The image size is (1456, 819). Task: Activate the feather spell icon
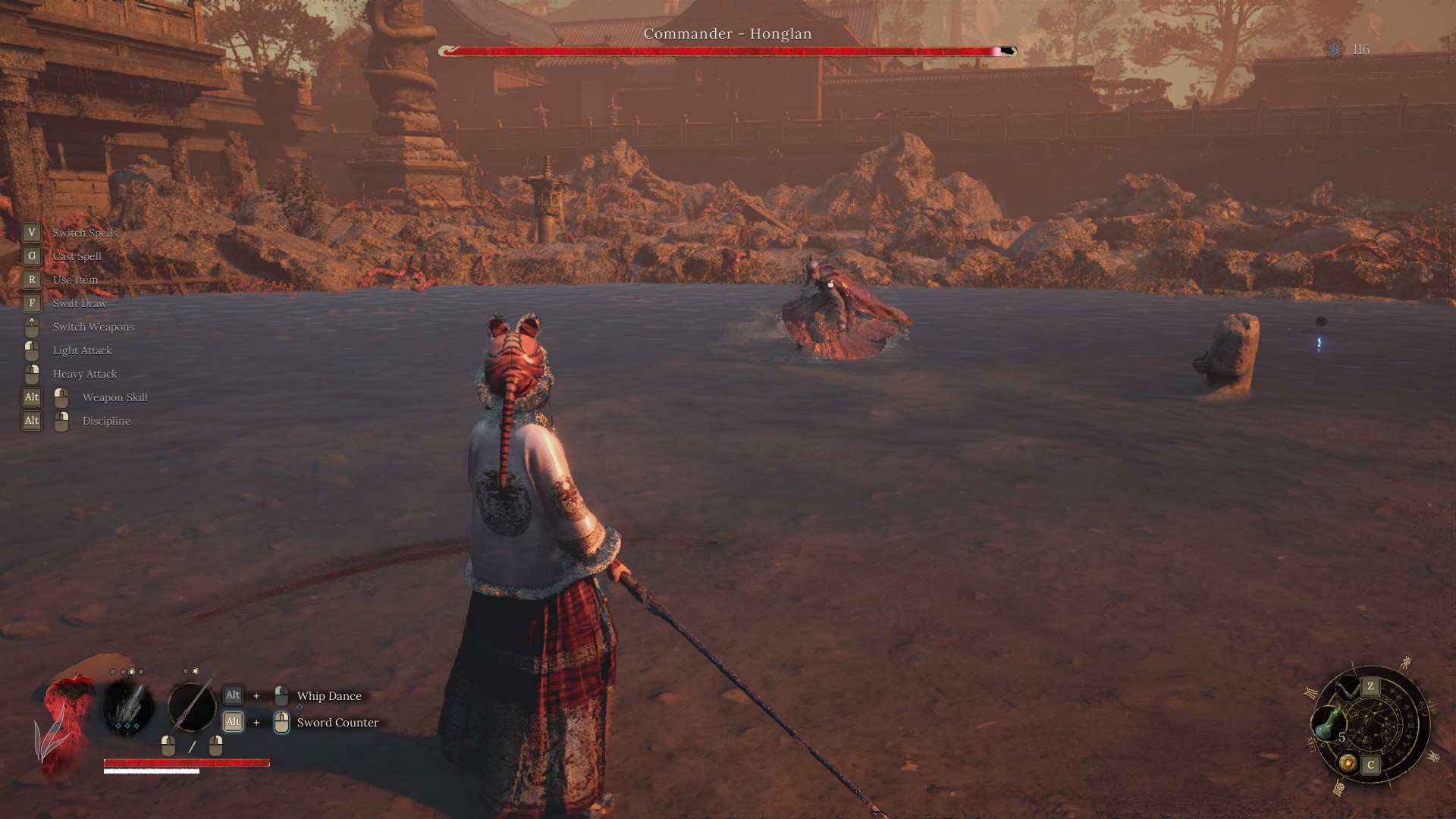coord(128,707)
